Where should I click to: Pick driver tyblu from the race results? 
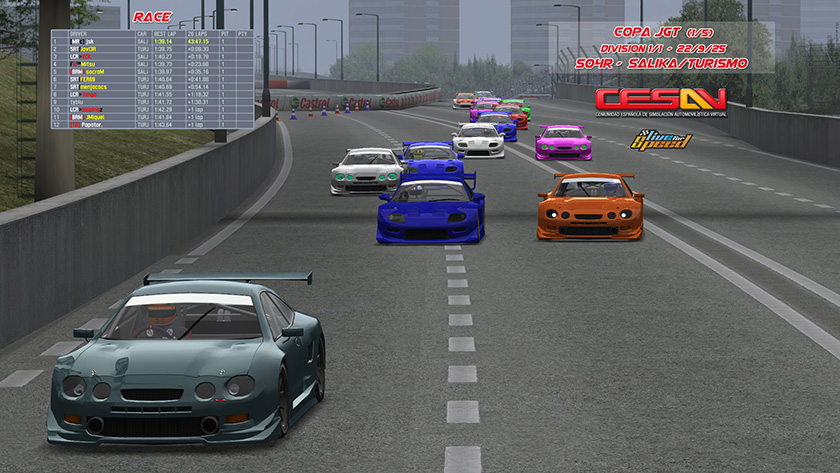pyautogui.click(x=78, y=101)
